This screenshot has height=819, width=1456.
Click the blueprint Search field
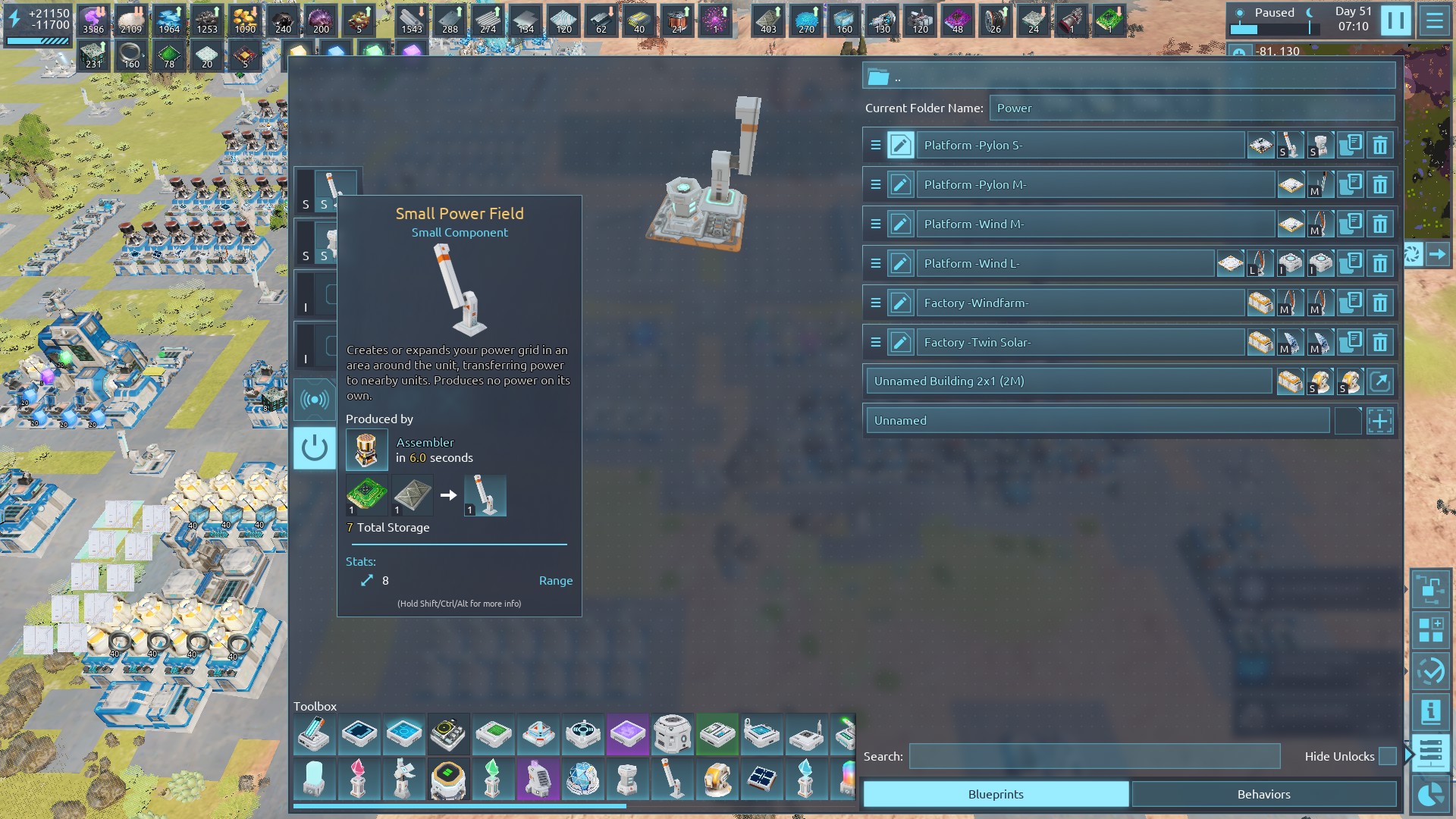click(1094, 756)
